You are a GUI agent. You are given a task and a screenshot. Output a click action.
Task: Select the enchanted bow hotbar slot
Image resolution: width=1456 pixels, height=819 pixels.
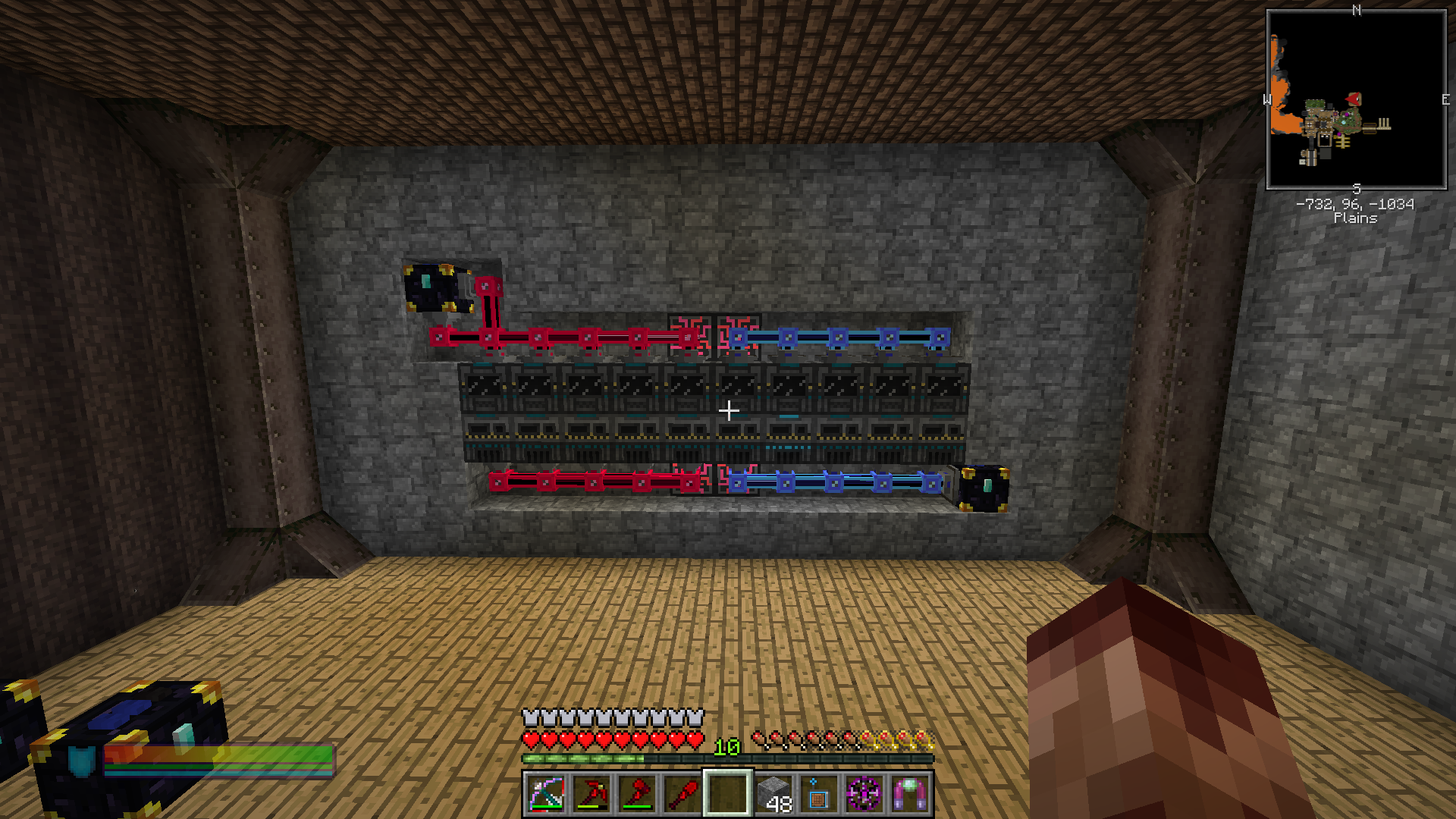(x=546, y=794)
